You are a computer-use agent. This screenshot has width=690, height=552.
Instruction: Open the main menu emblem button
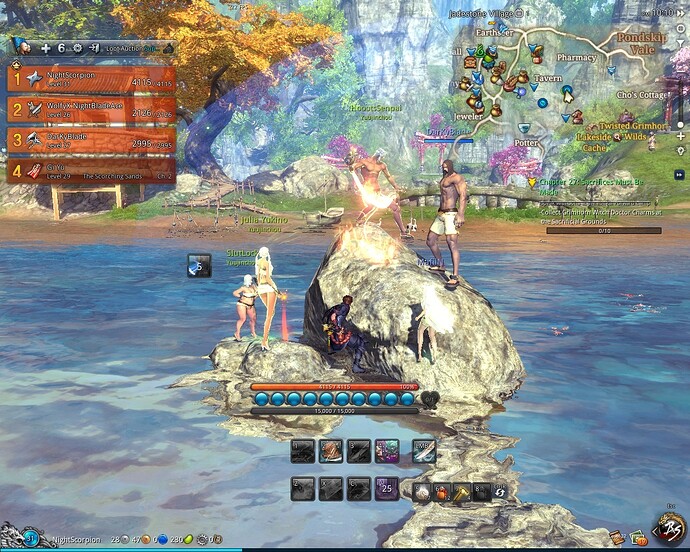667,527
